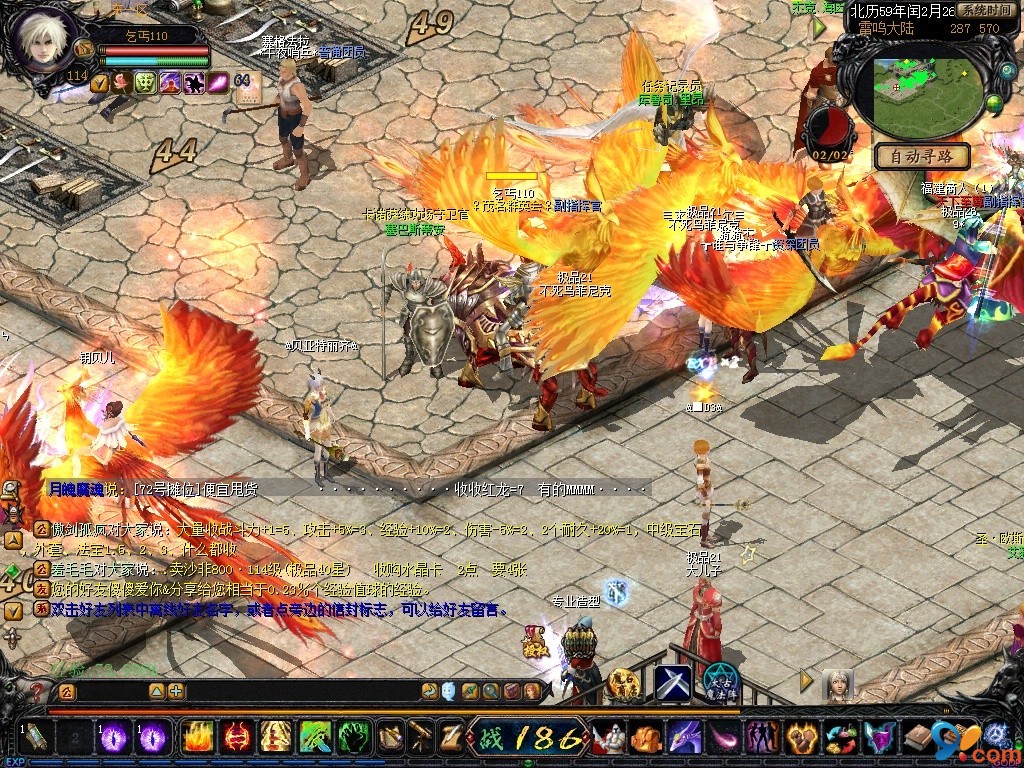Click the green globe button beside the minimap

click(x=994, y=103)
